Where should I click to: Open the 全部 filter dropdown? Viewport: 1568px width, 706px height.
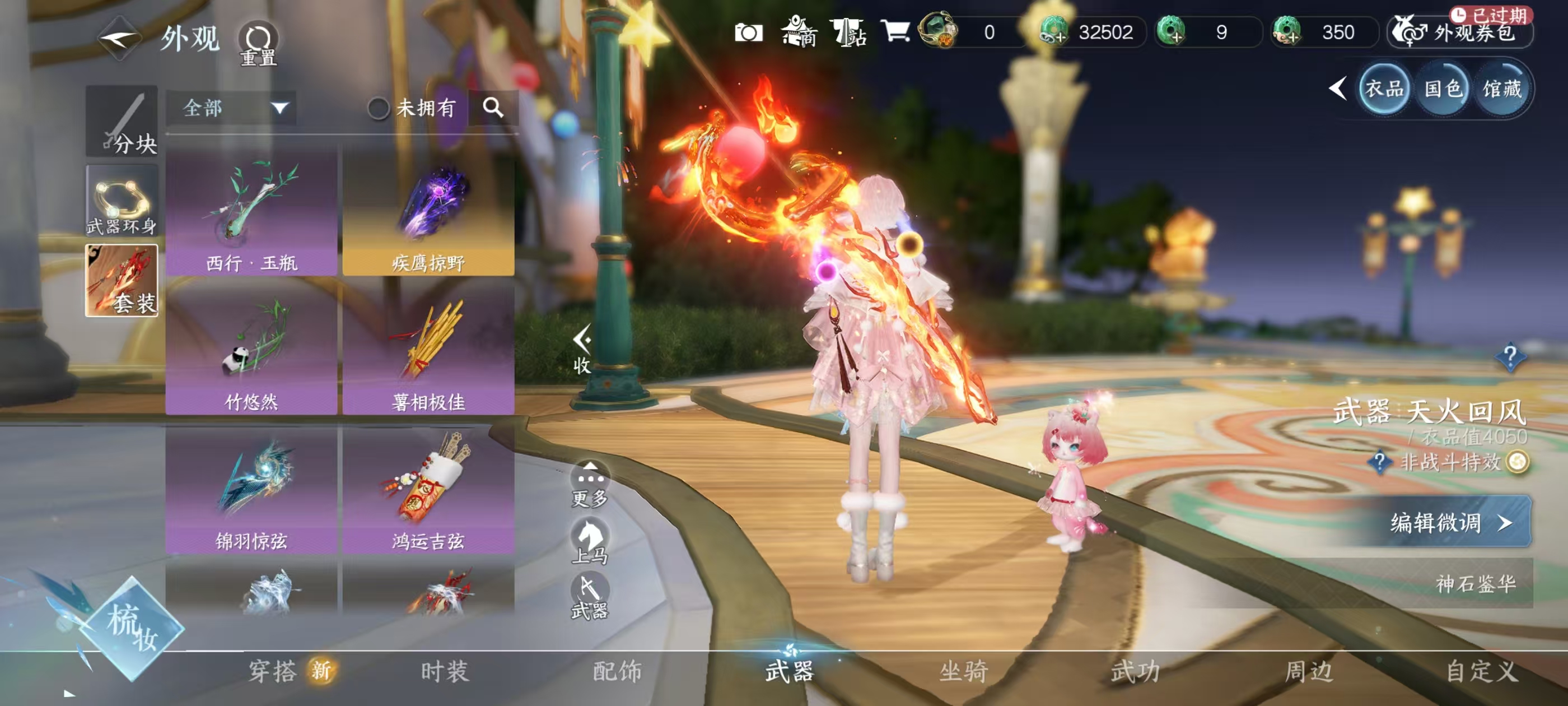231,109
